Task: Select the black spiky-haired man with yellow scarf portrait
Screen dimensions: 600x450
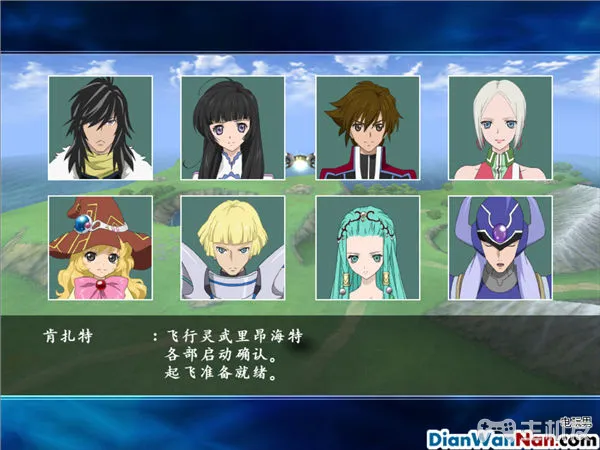Action: pyautogui.click(x=100, y=128)
